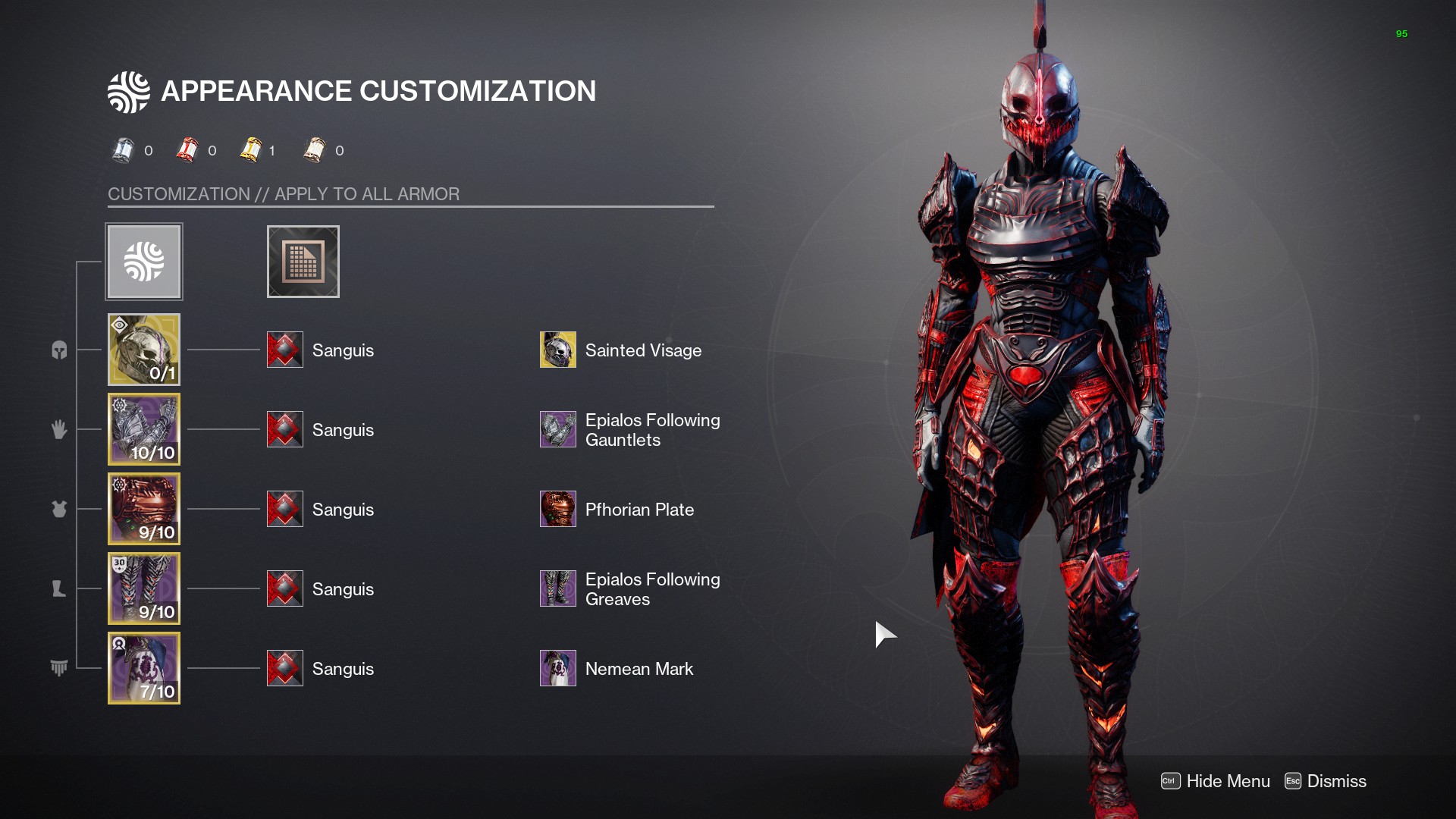
Task: Pick the Titan mark class item slot
Action: [x=144, y=668]
